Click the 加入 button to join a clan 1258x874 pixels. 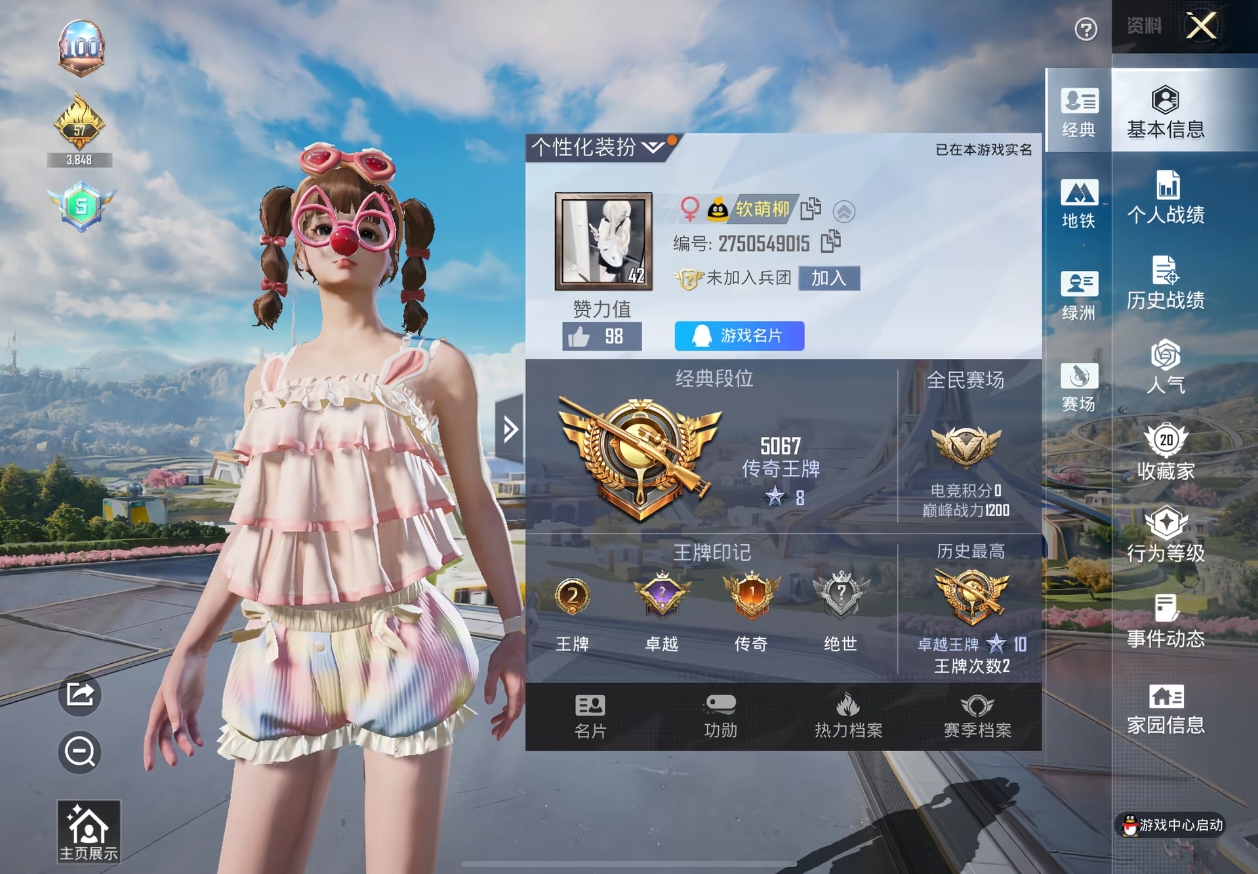(x=829, y=278)
